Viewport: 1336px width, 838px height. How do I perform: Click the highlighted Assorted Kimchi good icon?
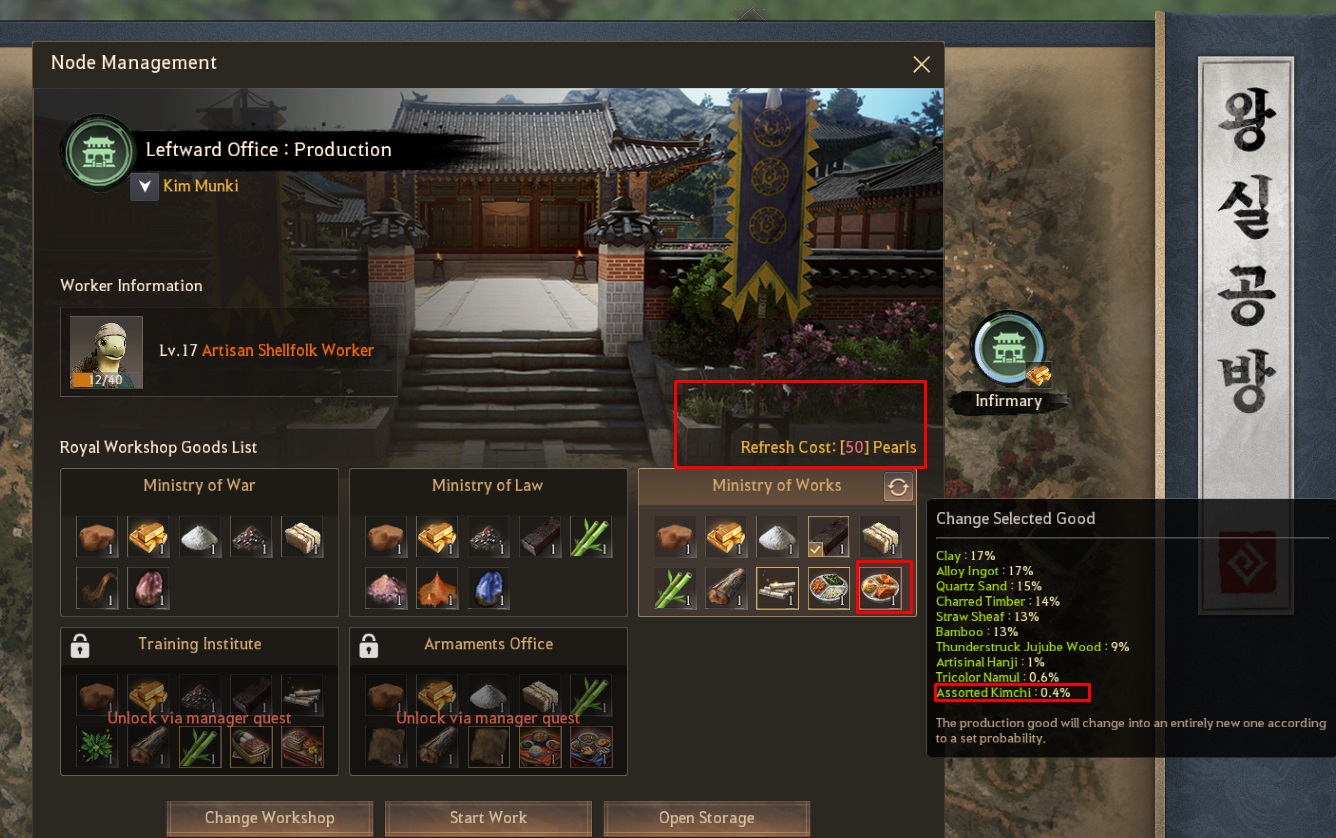883,588
